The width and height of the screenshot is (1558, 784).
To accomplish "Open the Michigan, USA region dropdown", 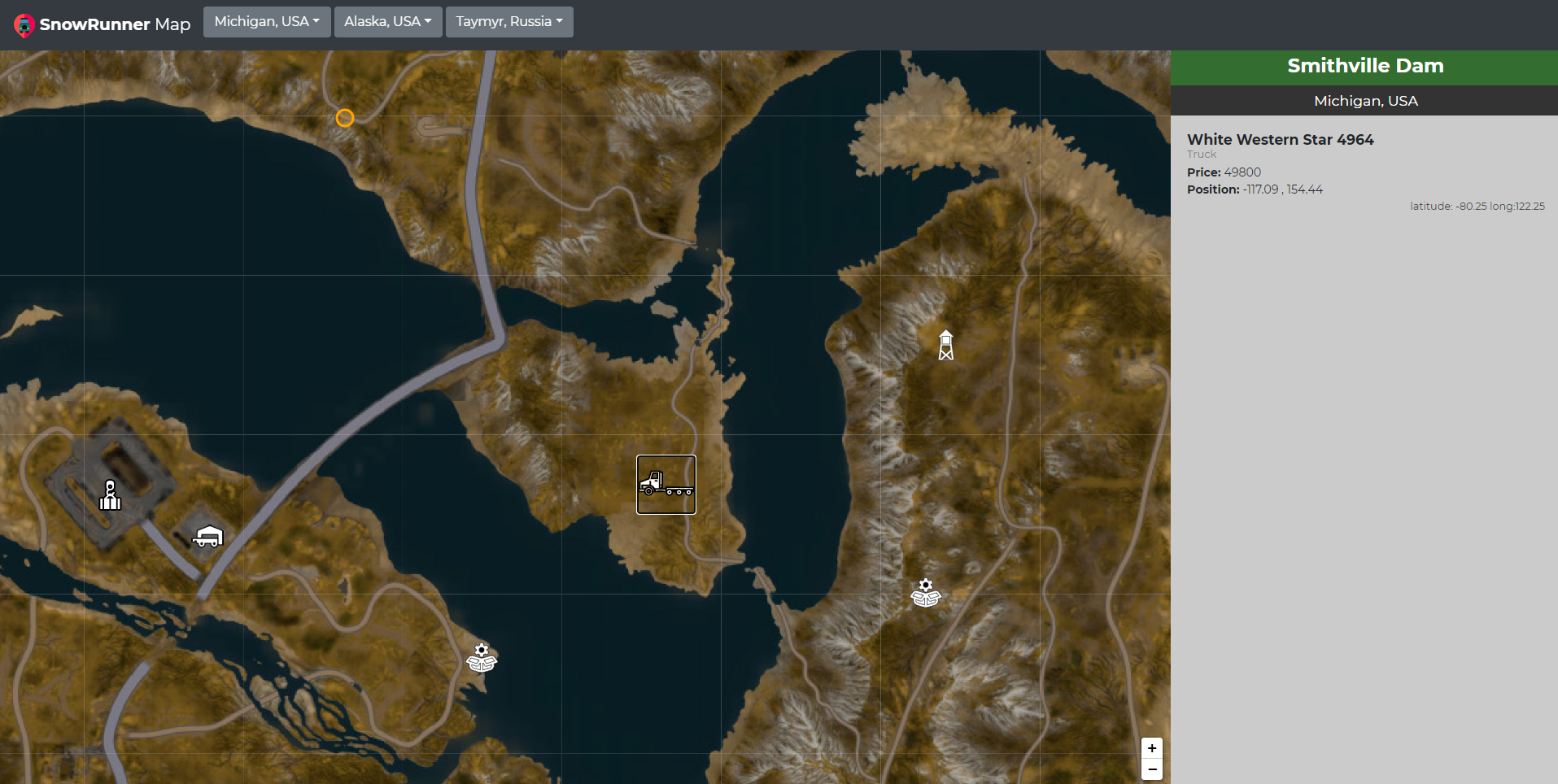I will 266,21.
